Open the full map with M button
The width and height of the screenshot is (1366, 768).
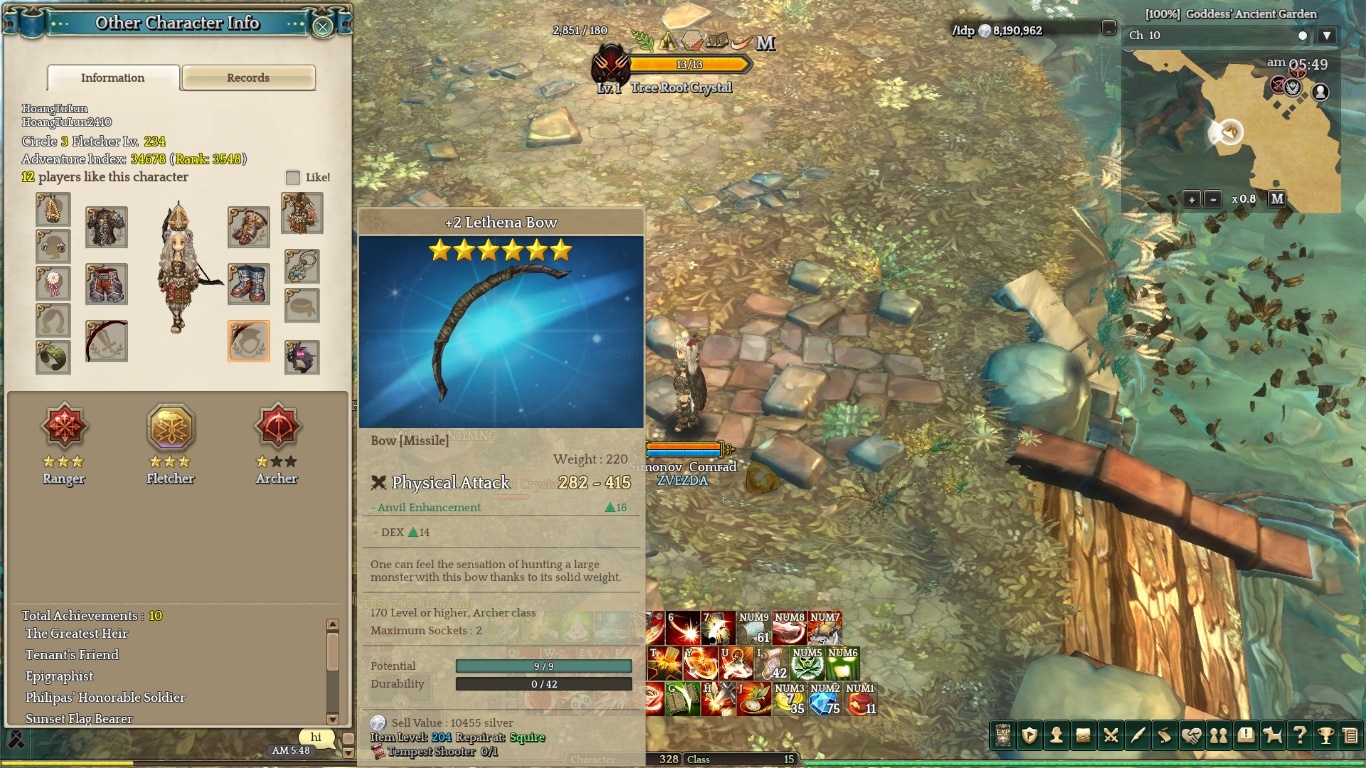[1277, 199]
